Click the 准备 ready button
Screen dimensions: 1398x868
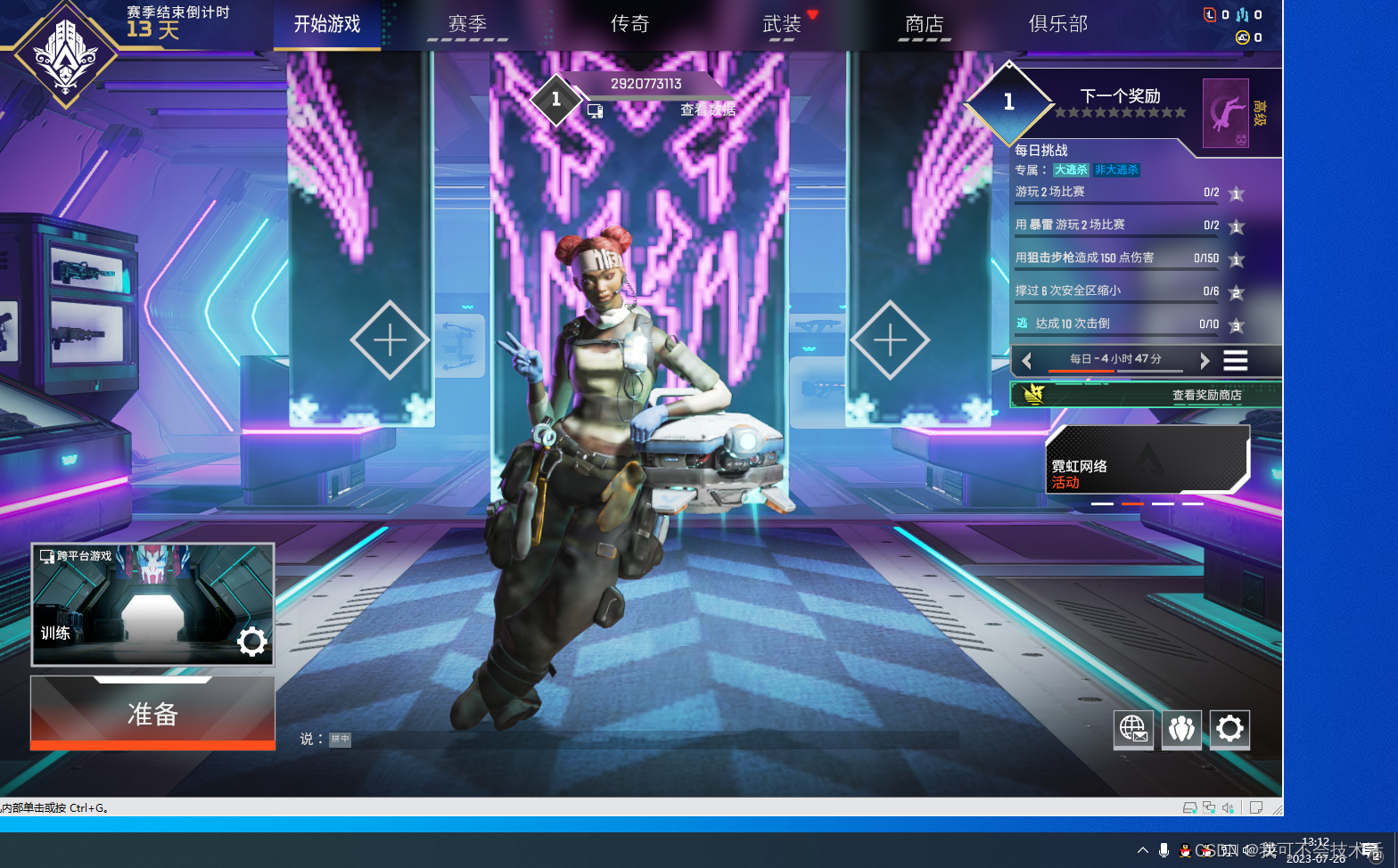(152, 713)
